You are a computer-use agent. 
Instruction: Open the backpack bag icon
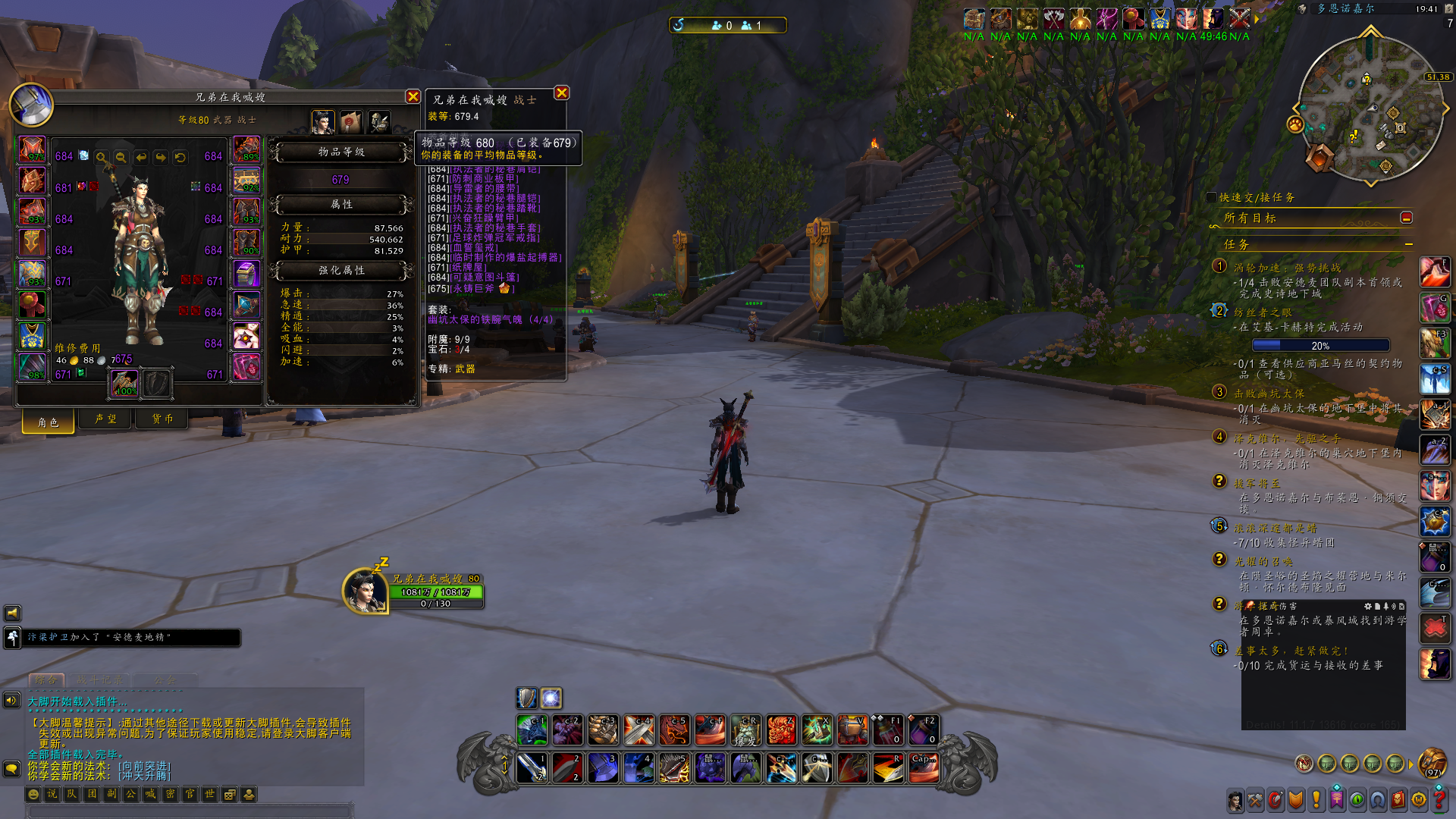(1432, 761)
